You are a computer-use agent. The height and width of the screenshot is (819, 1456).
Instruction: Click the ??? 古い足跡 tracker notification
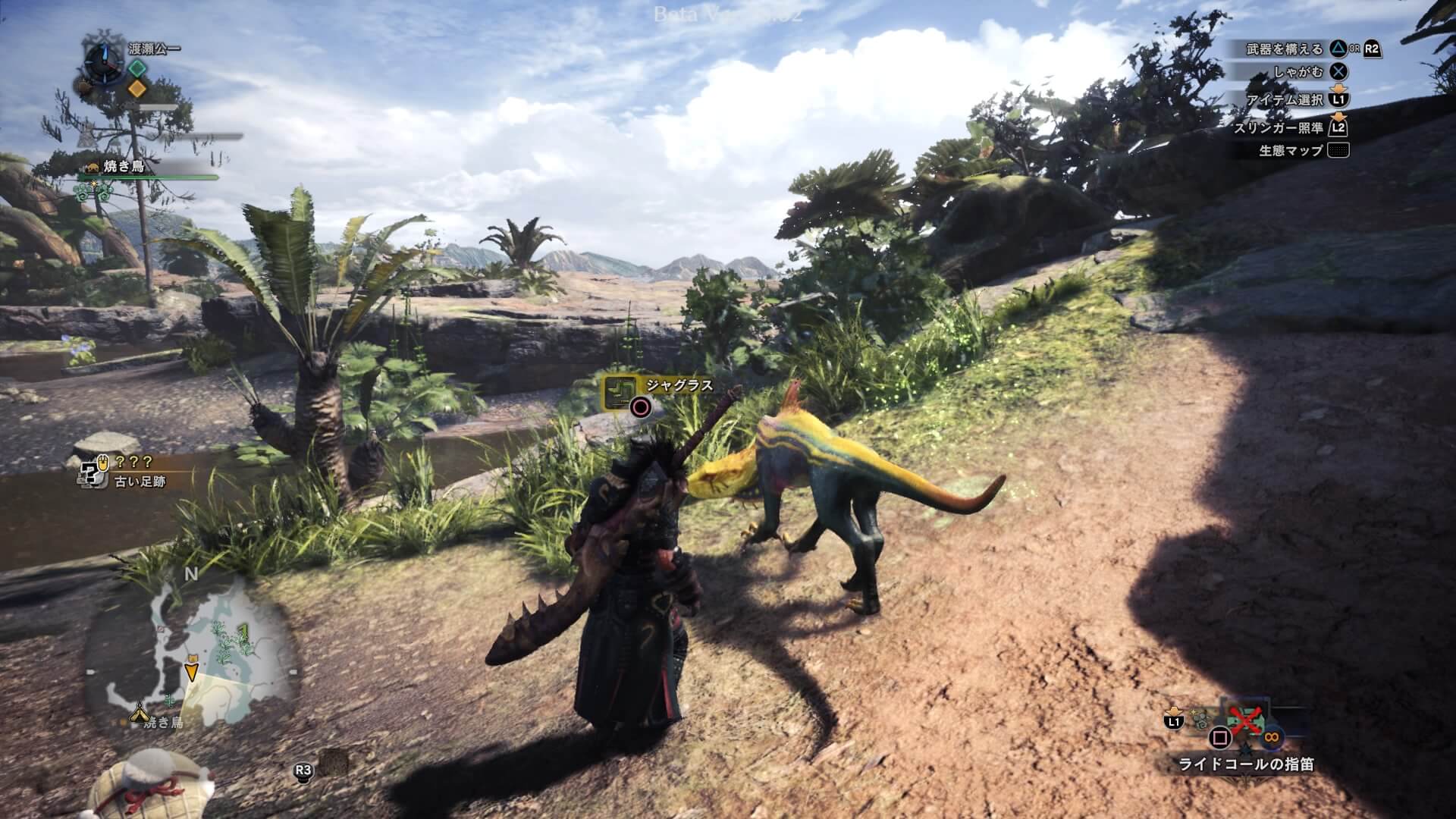124,471
